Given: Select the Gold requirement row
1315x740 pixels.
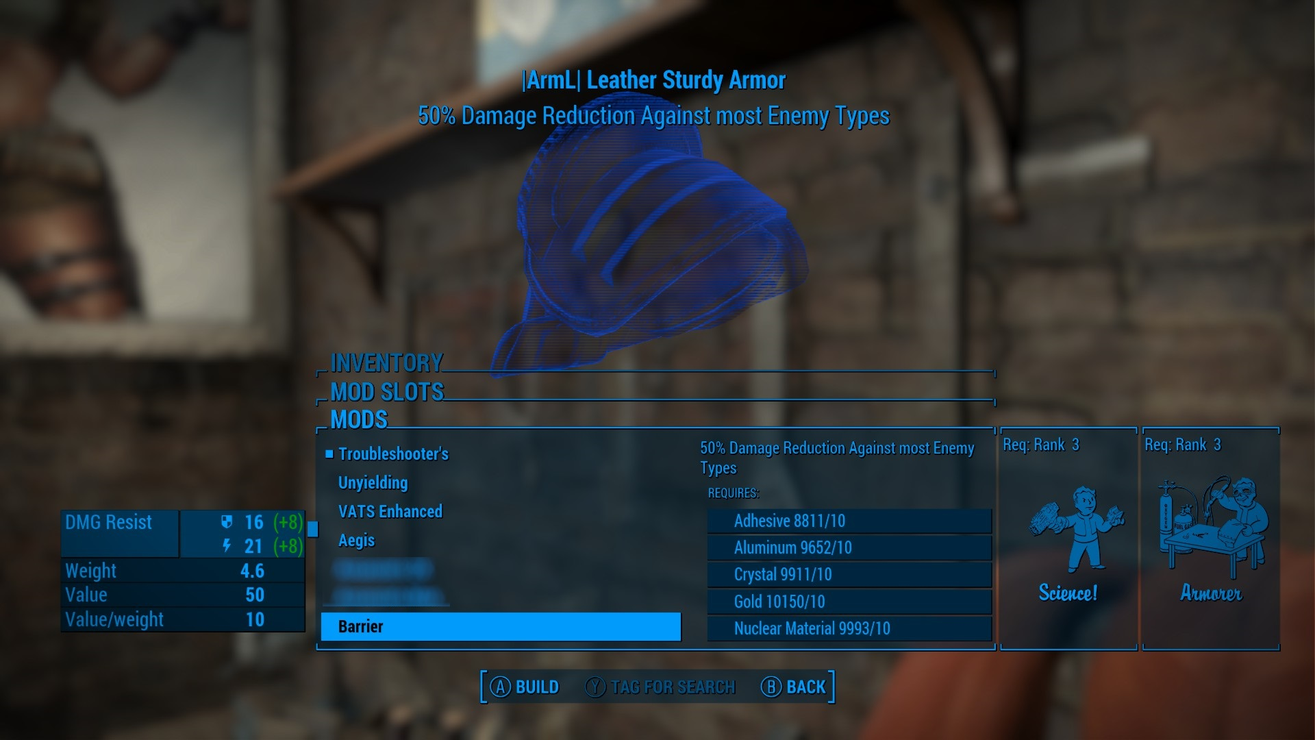Looking at the screenshot, I should coord(849,602).
